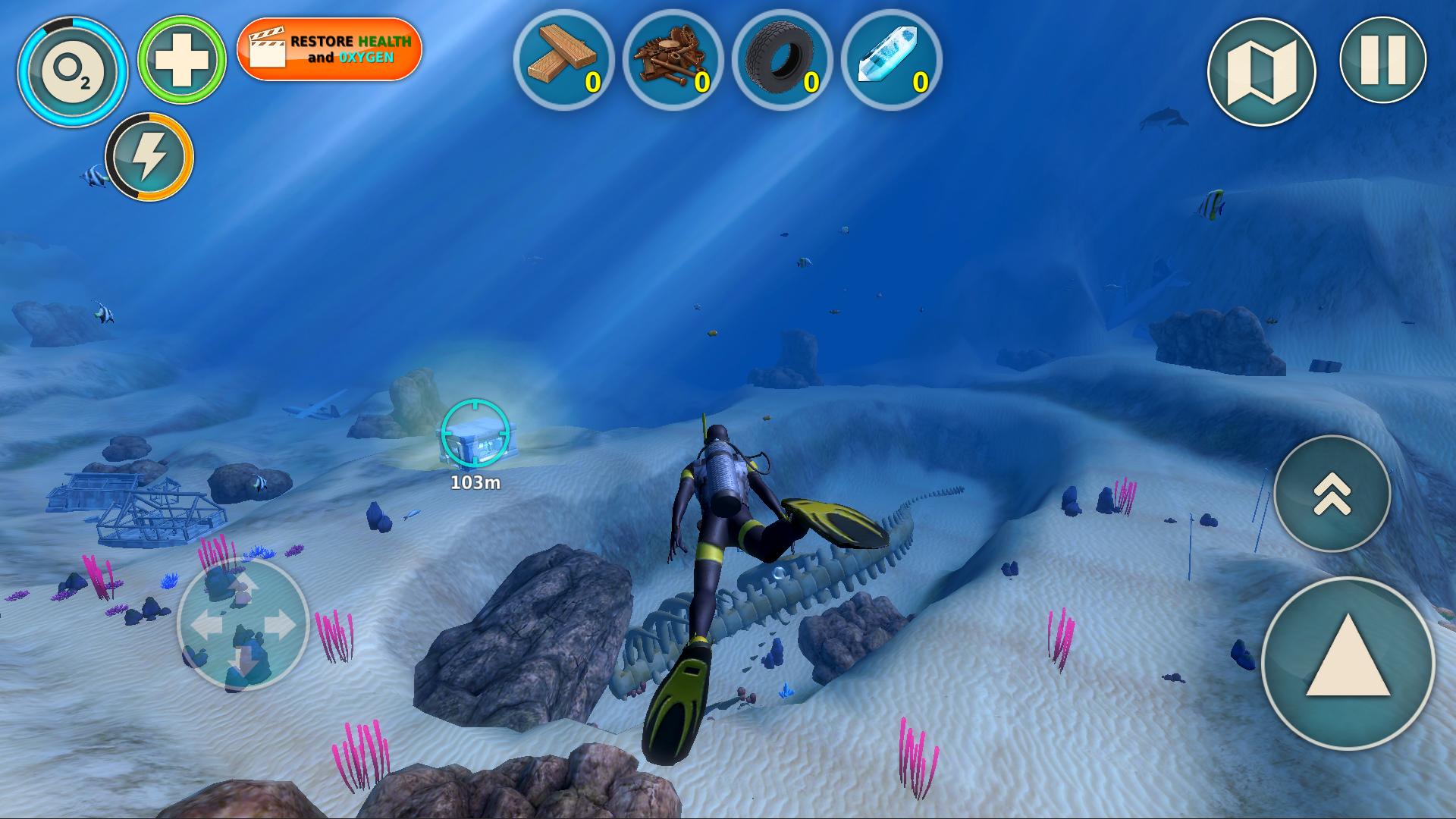This screenshot has height=819, width=1456.
Task: Tap the tire resource icon
Action: (x=781, y=57)
